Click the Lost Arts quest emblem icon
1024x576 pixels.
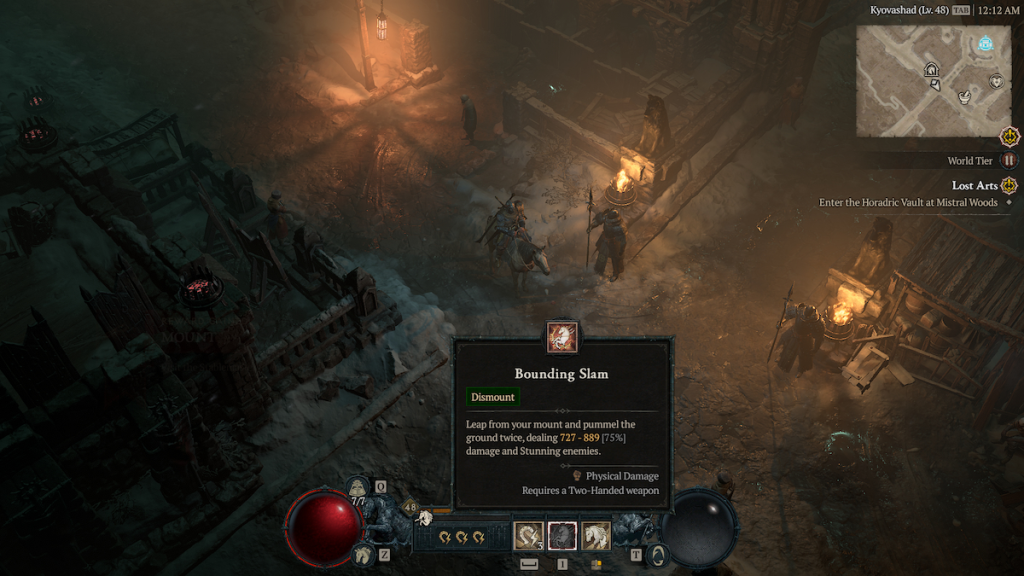click(1009, 185)
